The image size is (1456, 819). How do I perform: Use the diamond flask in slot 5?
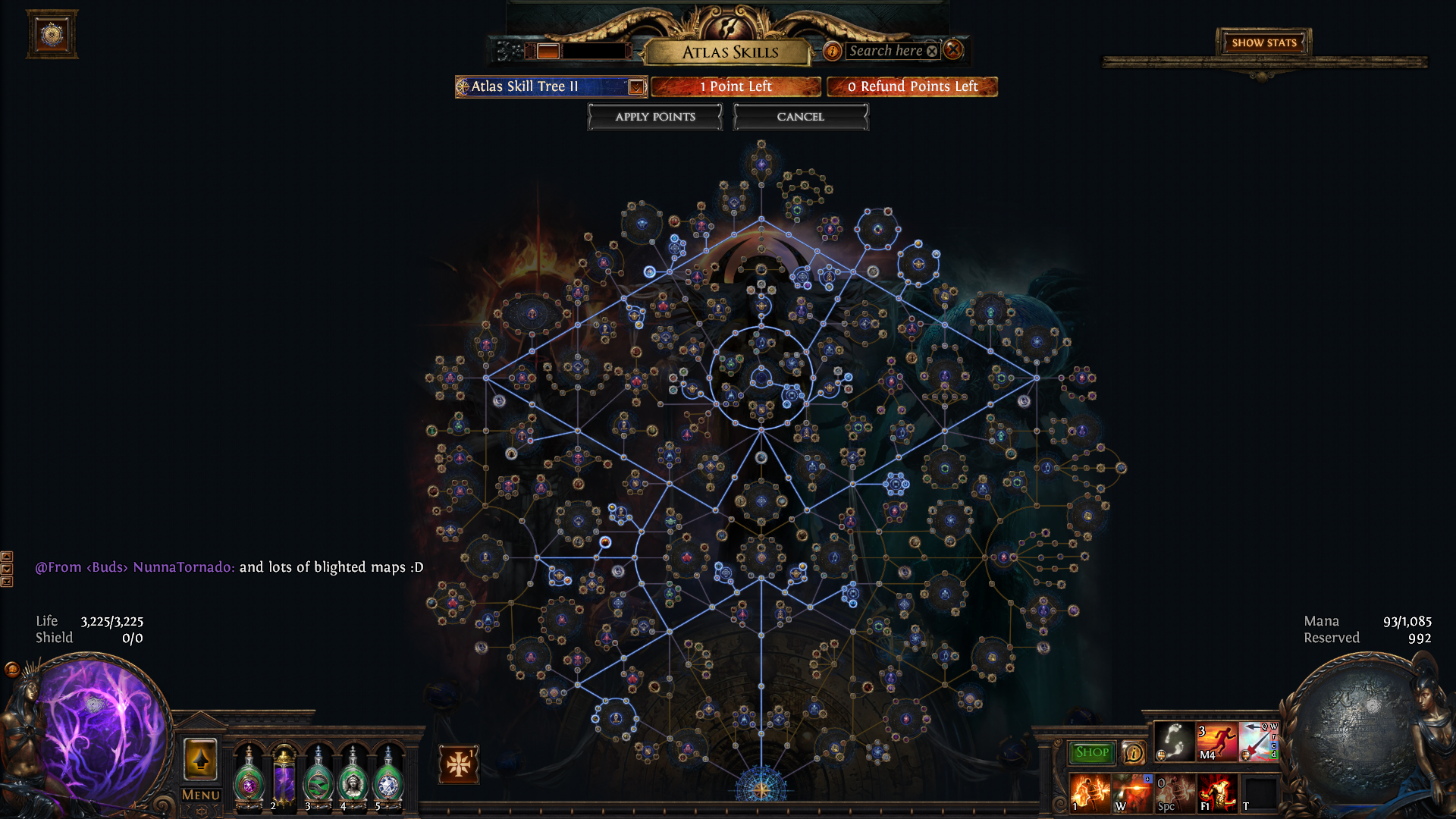[388, 780]
